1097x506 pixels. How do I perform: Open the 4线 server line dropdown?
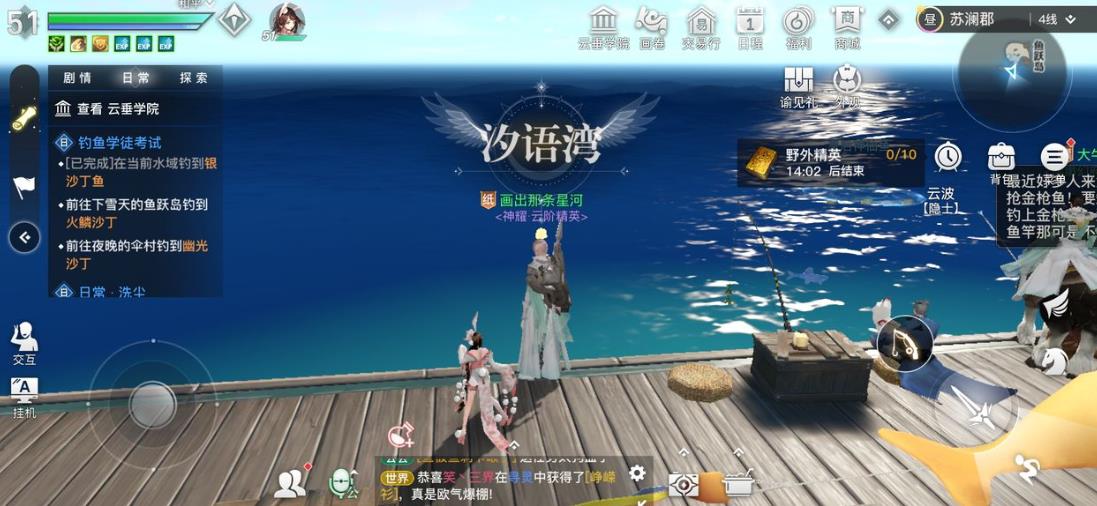coord(1056,19)
